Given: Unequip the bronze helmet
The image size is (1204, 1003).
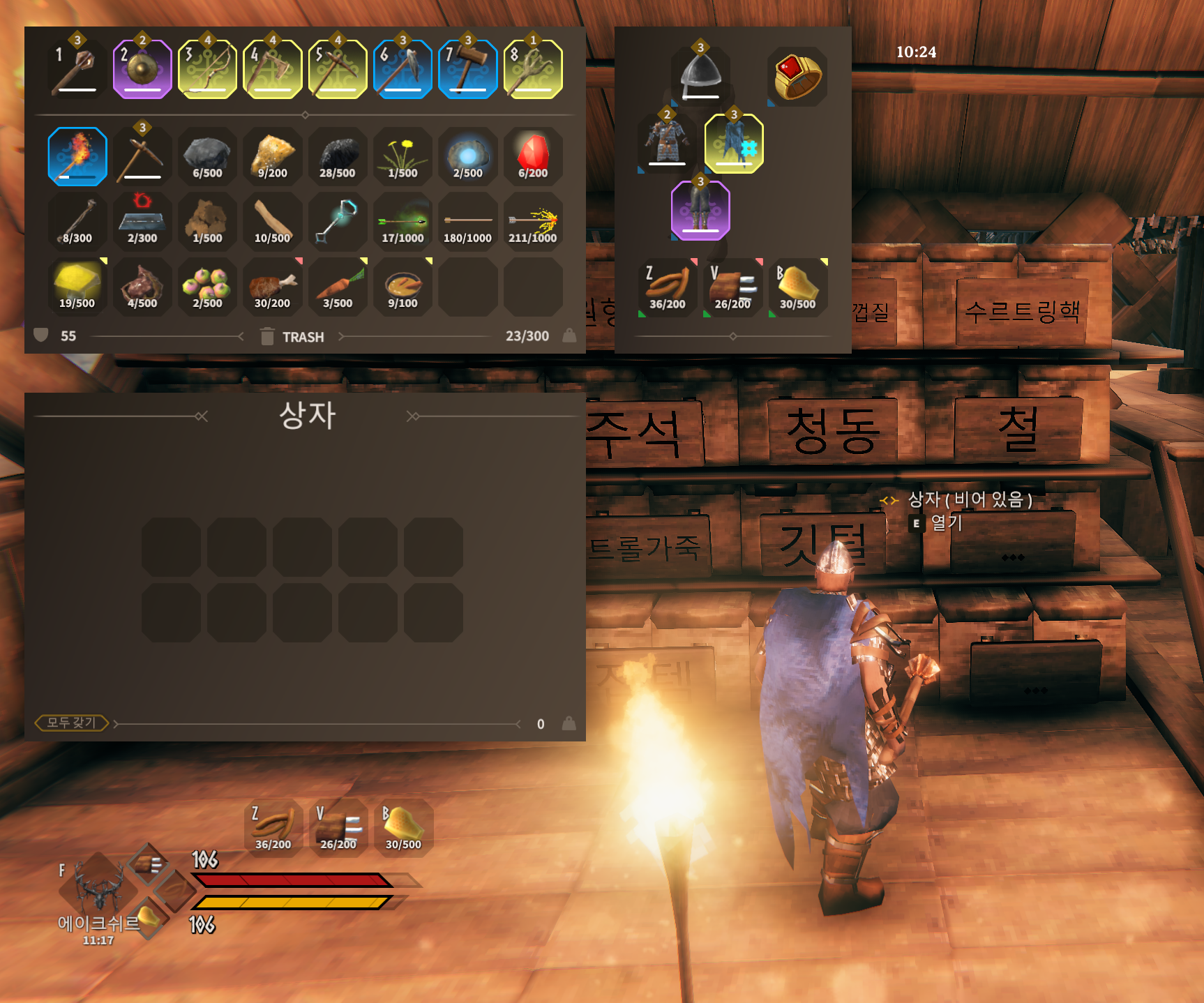Looking at the screenshot, I should click(700, 77).
